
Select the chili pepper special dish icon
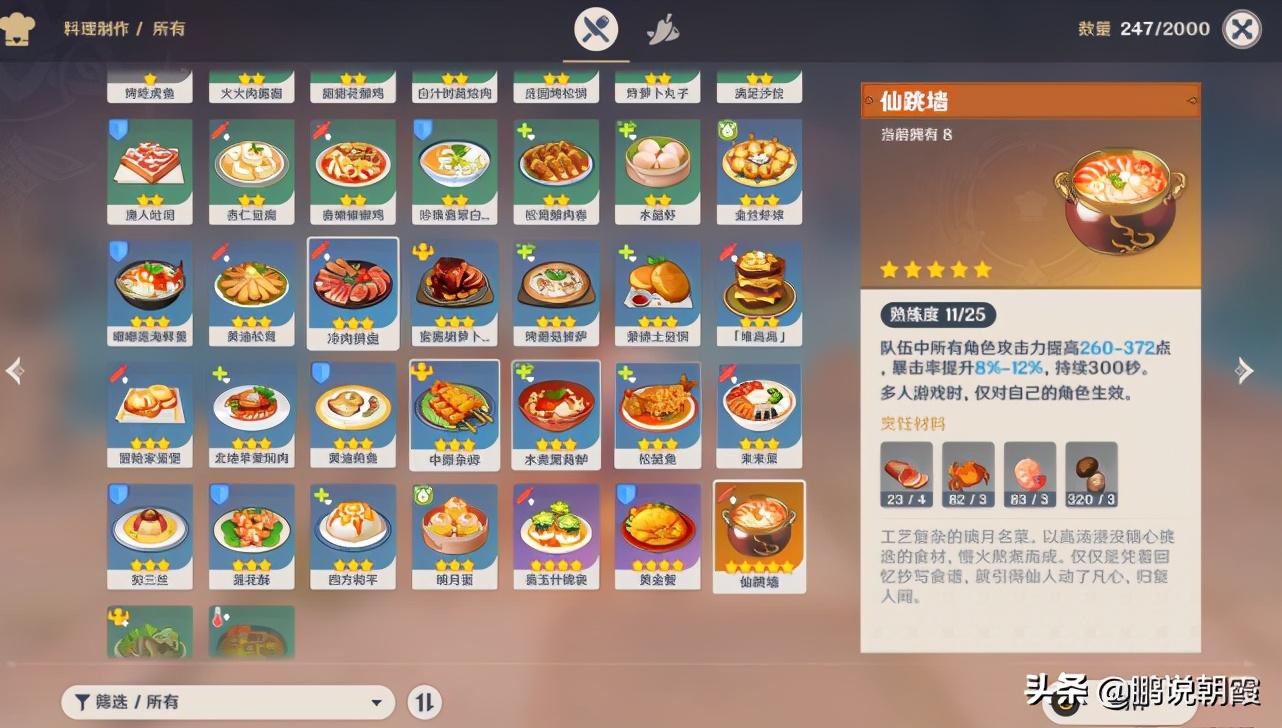click(x=661, y=28)
